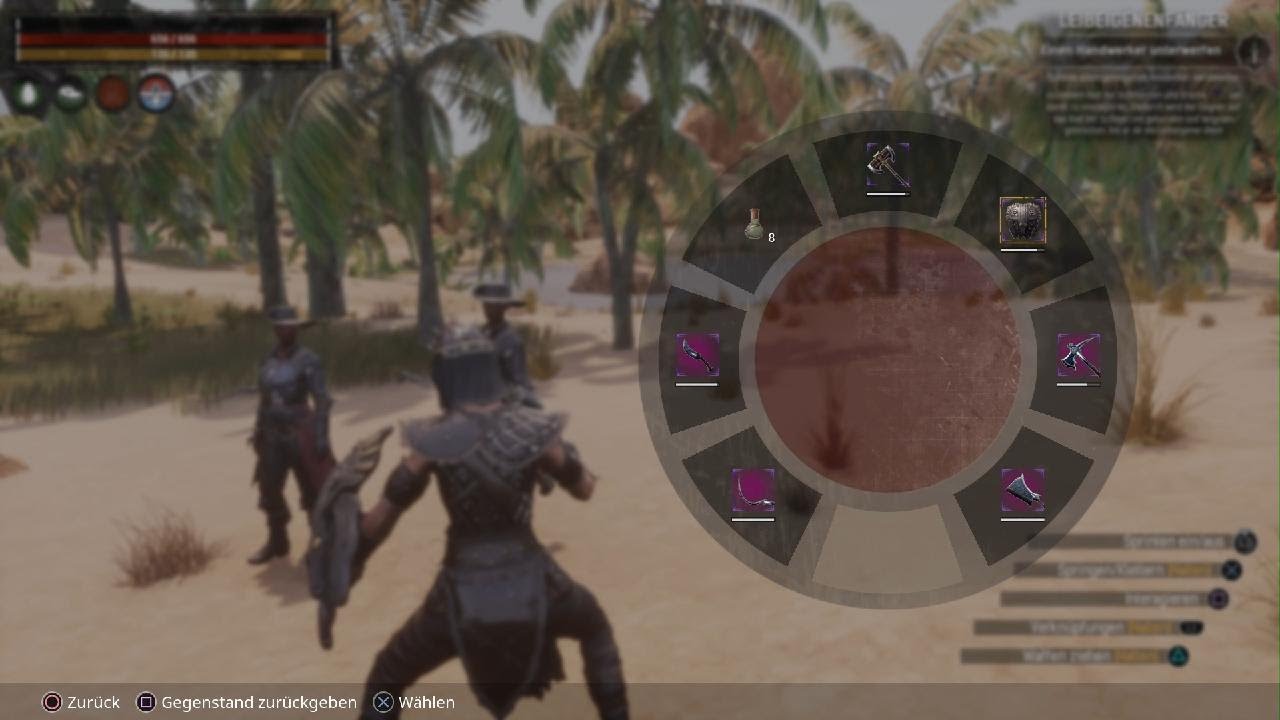
Task: Select the pickaxe on the right wheel slot
Action: click(1078, 357)
